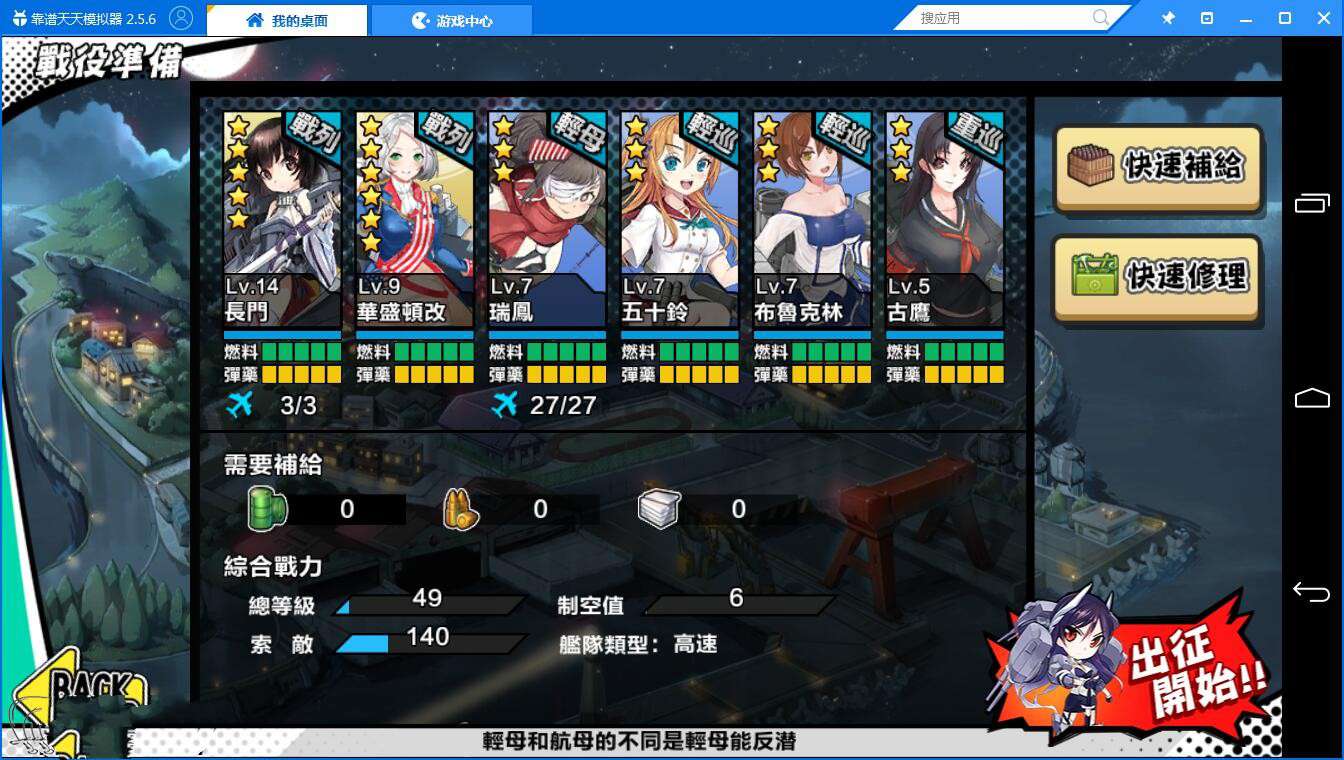Select the 我的桌面 tab
Viewport: 1344px width, 760px height.
point(288,18)
